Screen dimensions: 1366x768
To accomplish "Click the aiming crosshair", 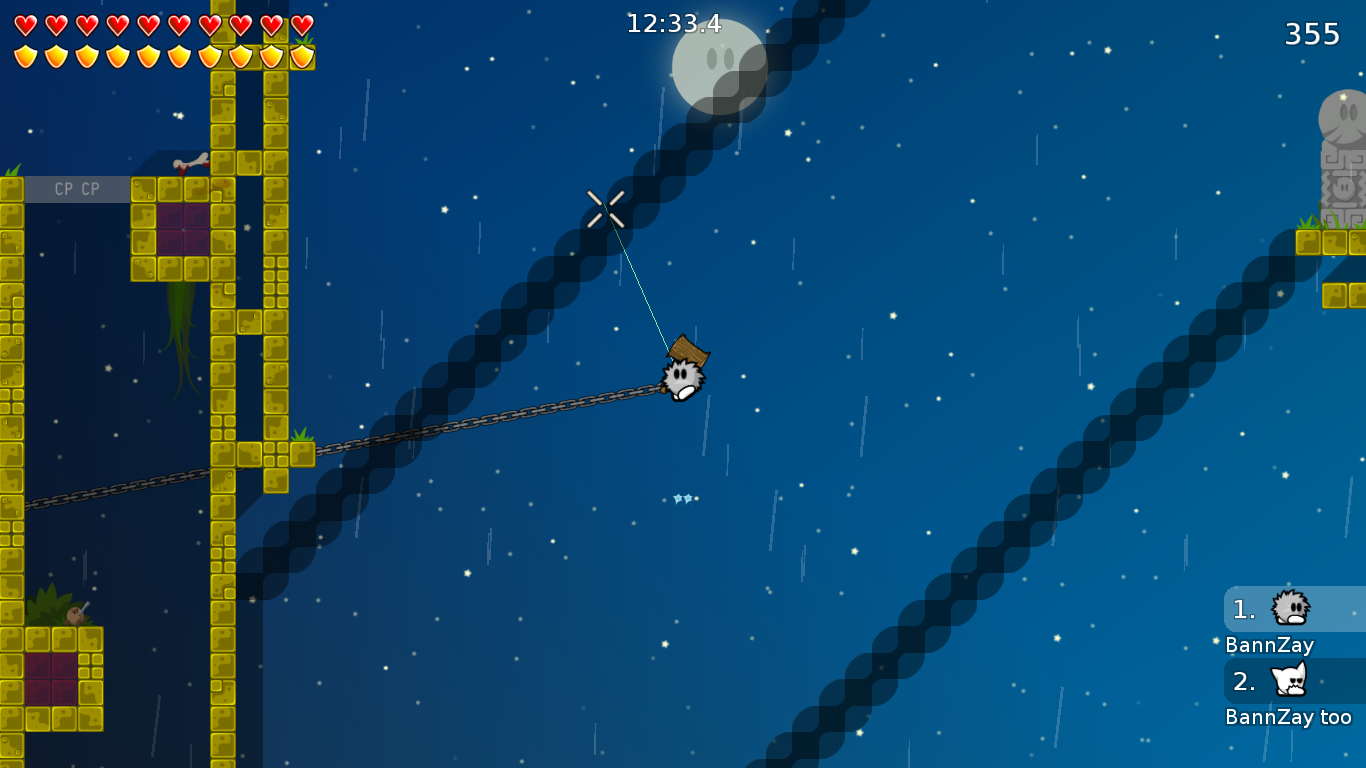I will tap(608, 210).
